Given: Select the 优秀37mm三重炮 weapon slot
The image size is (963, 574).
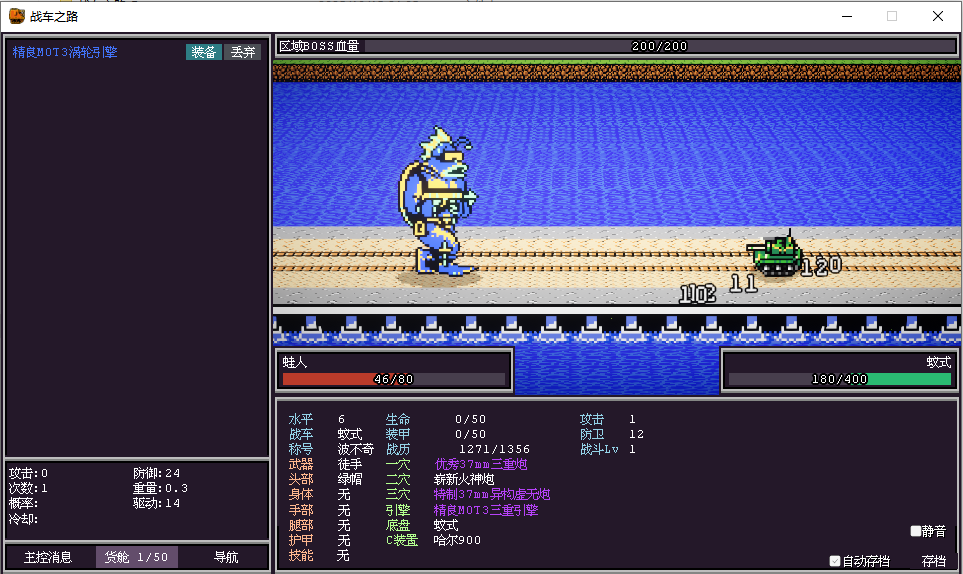Looking at the screenshot, I should coord(480,464).
